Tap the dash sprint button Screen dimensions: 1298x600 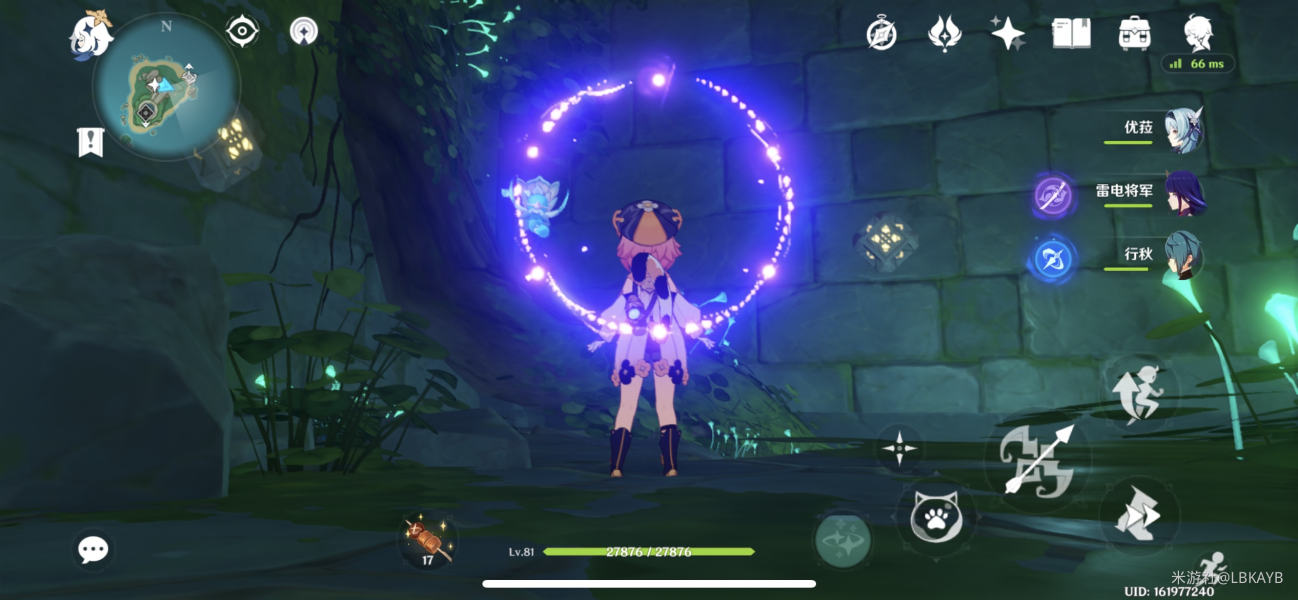click(x=1140, y=516)
